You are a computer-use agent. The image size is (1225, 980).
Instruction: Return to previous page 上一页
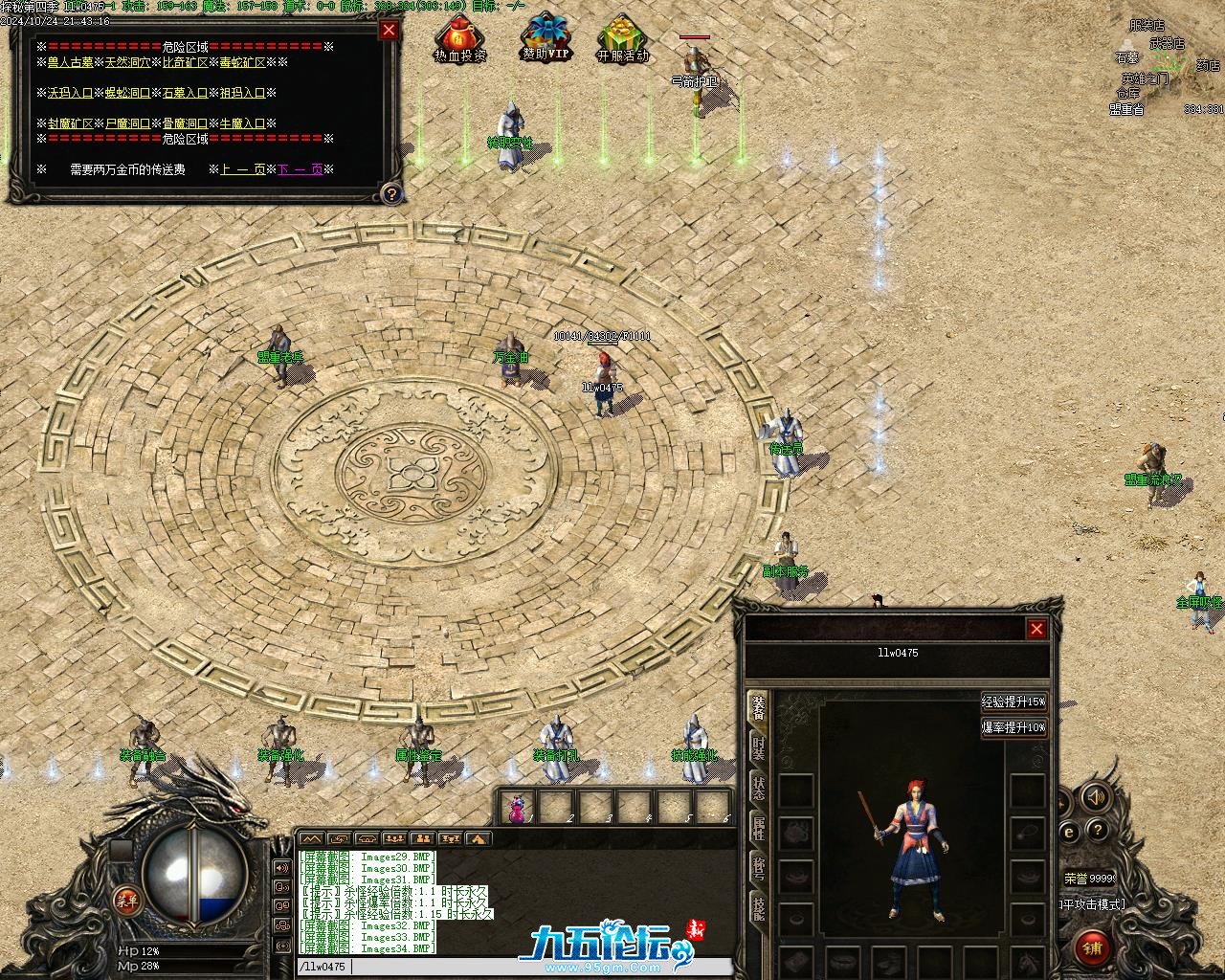242,169
